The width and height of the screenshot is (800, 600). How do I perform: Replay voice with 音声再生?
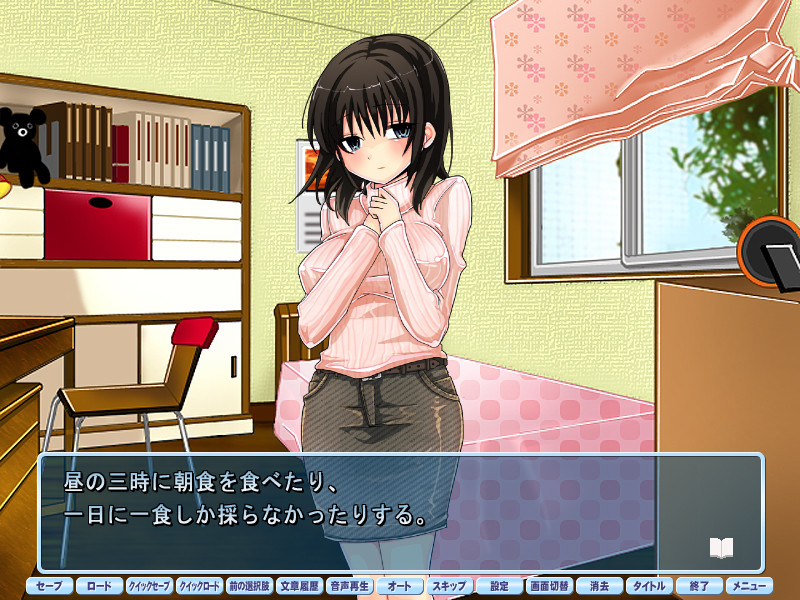click(349, 586)
